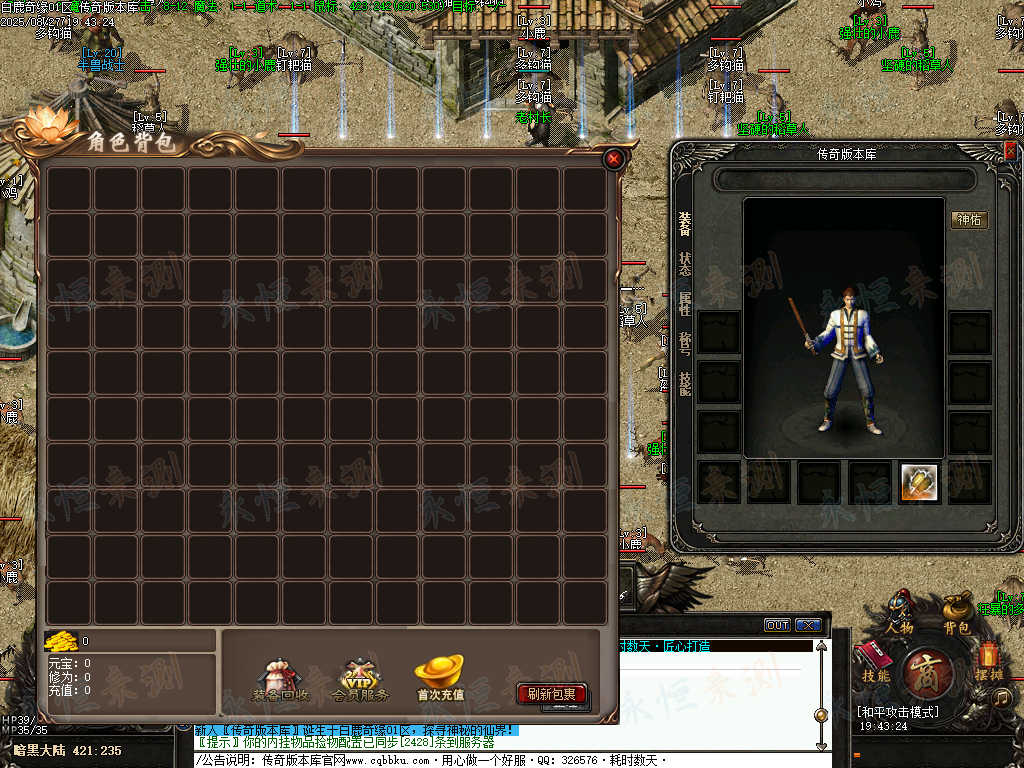Open 装备回收 equipment recycling
1024x768 pixels.
coord(280,679)
